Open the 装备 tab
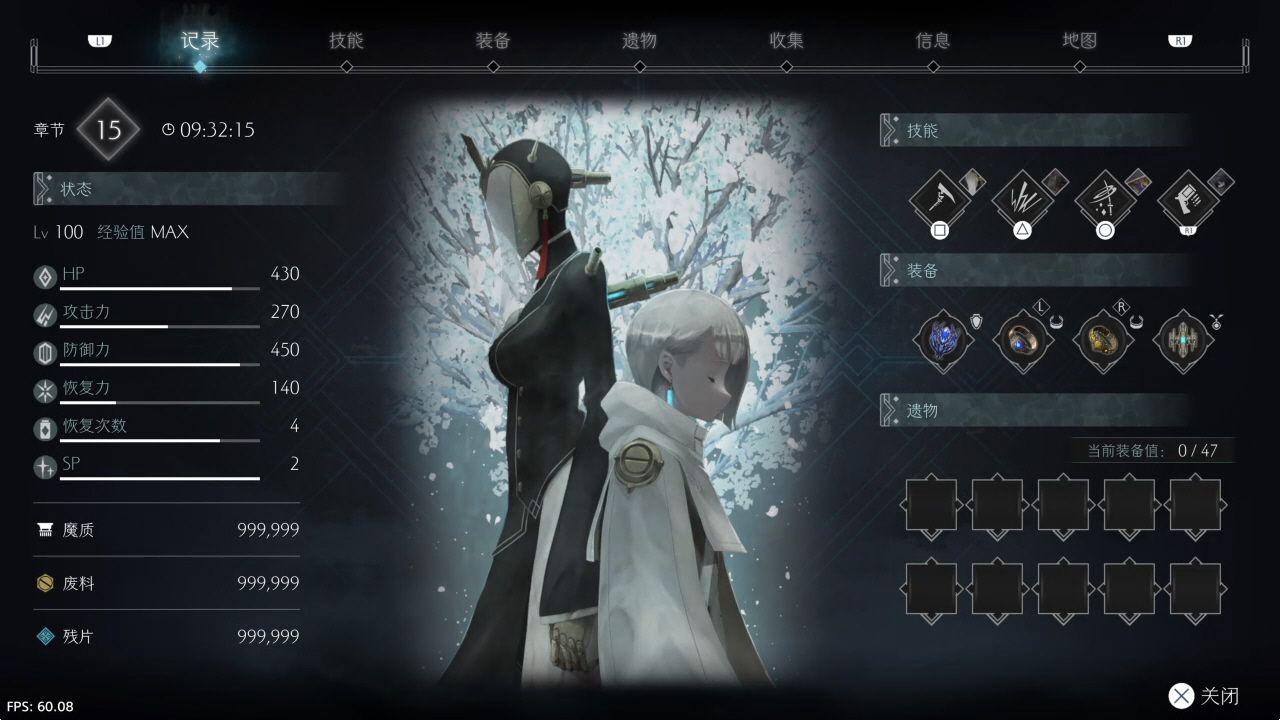Viewport: 1280px width, 720px height. point(493,41)
